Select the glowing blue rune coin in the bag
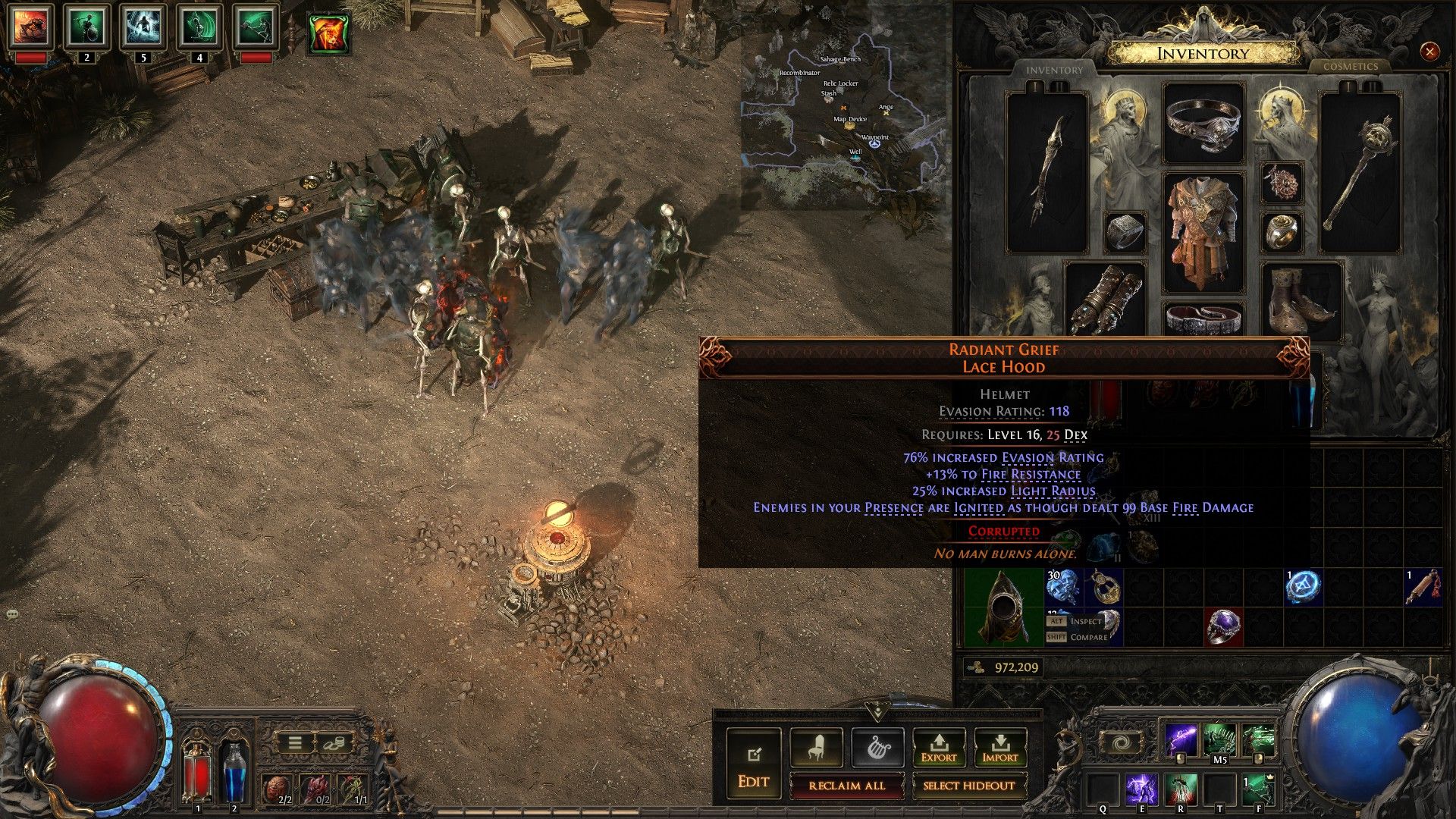 tap(1303, 588)
